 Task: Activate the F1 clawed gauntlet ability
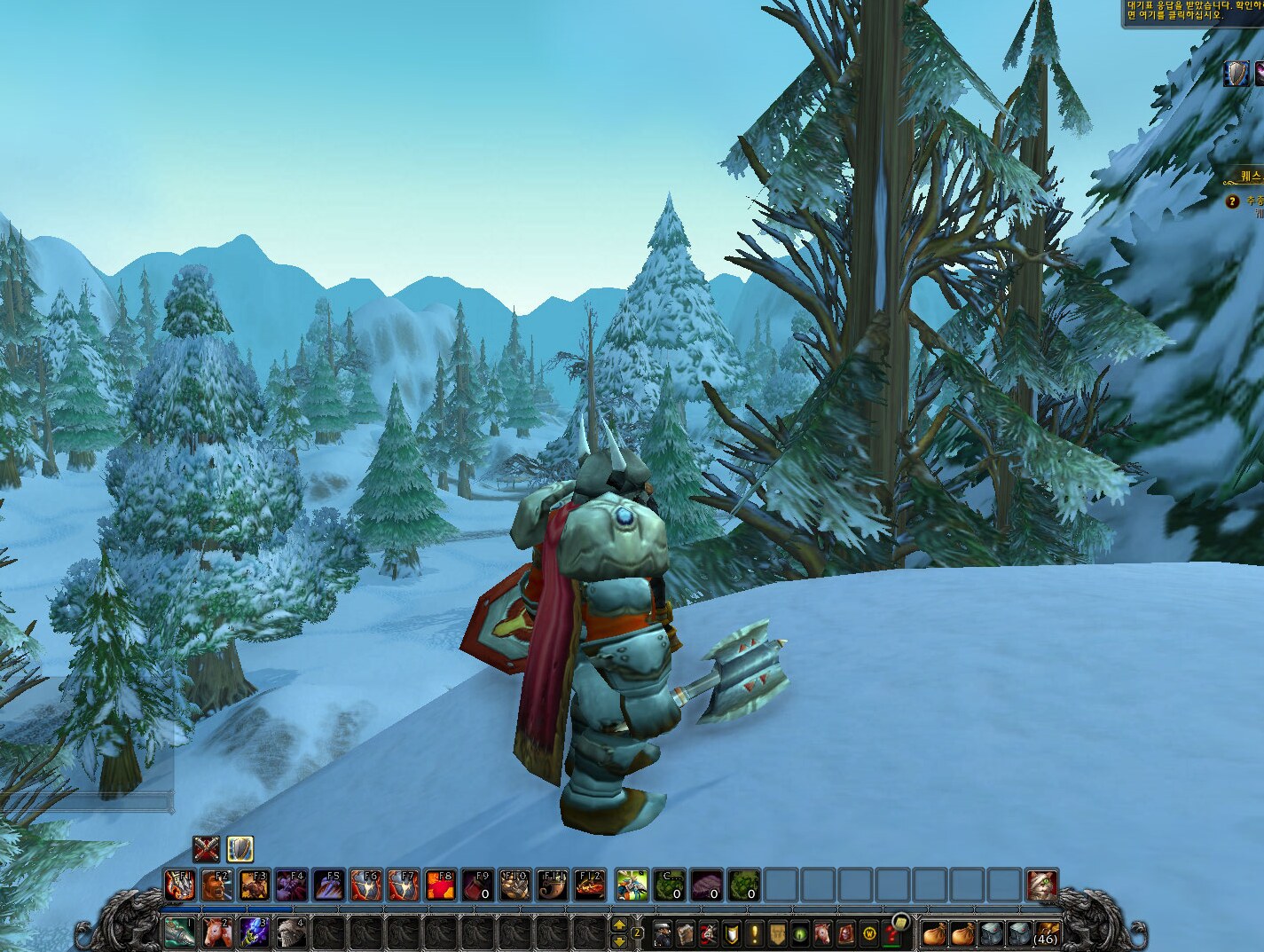179,885
